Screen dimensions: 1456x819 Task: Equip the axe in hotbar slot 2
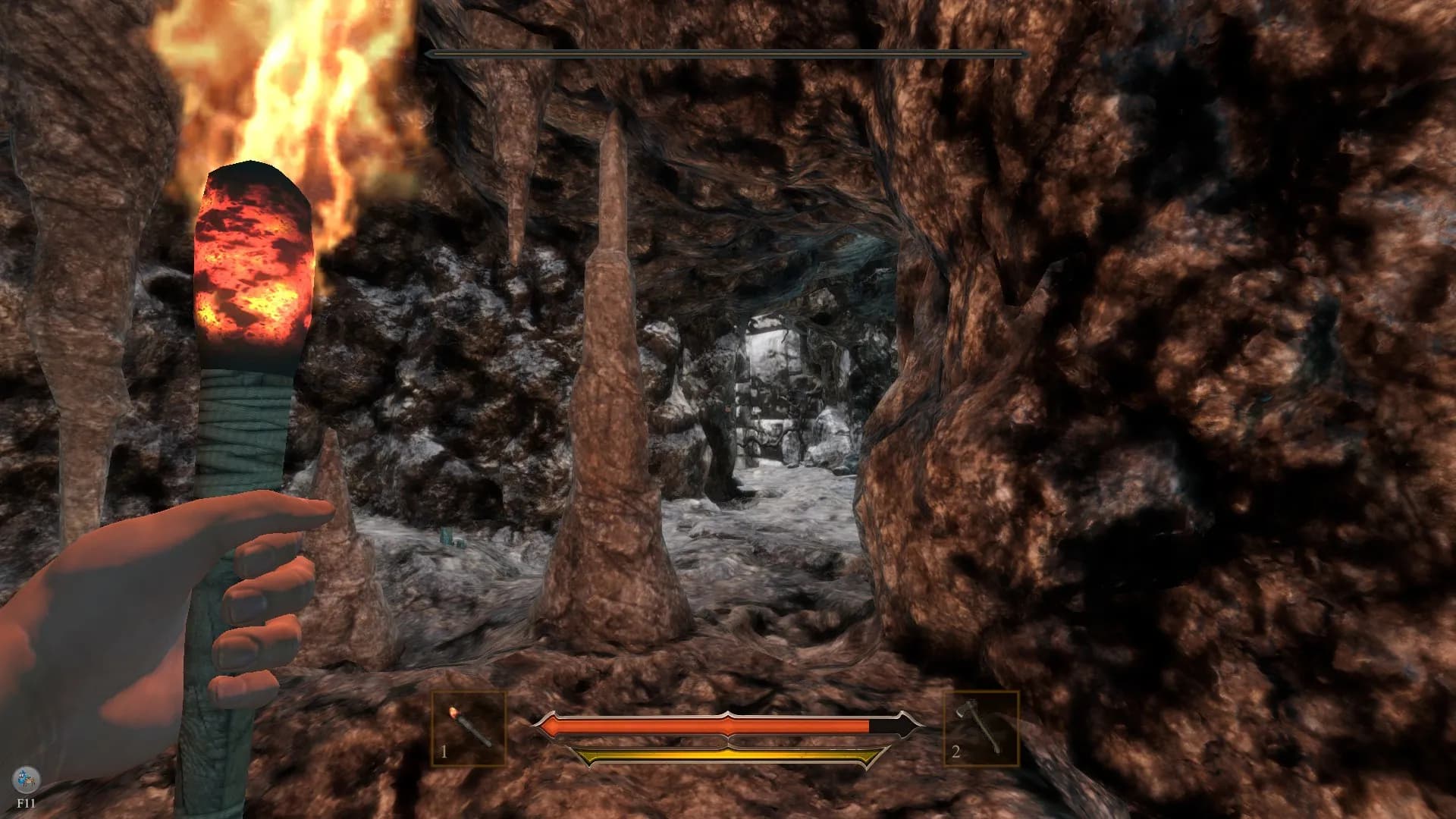tap(981, 728)
